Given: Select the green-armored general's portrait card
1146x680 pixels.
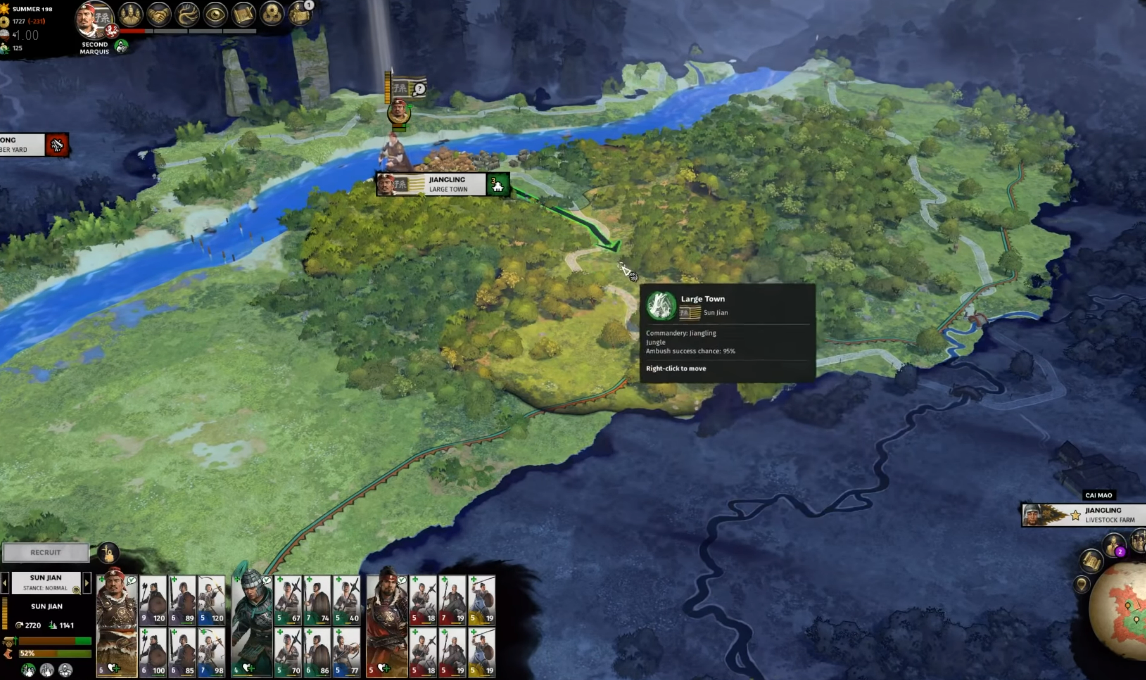Looking at the screenshot, I should (251, 622).
